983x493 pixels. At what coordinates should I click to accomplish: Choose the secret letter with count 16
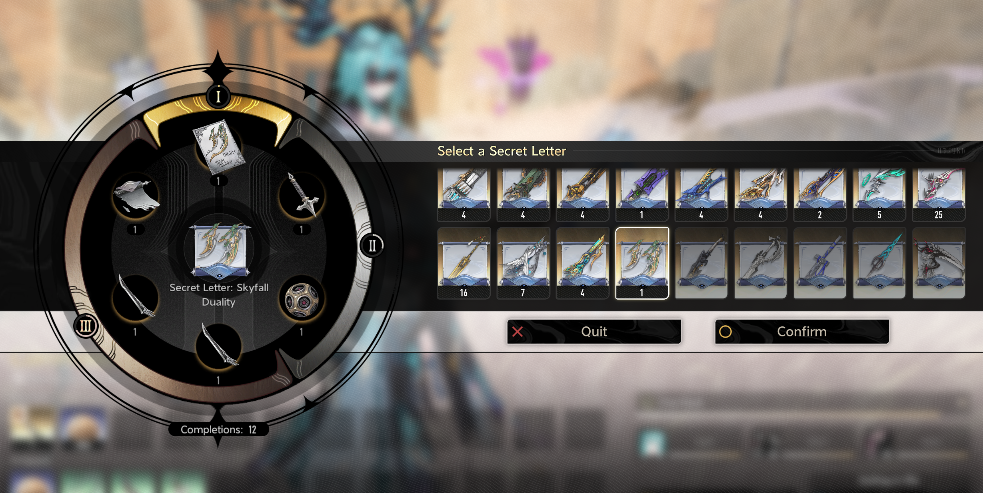tap(463, 262)
